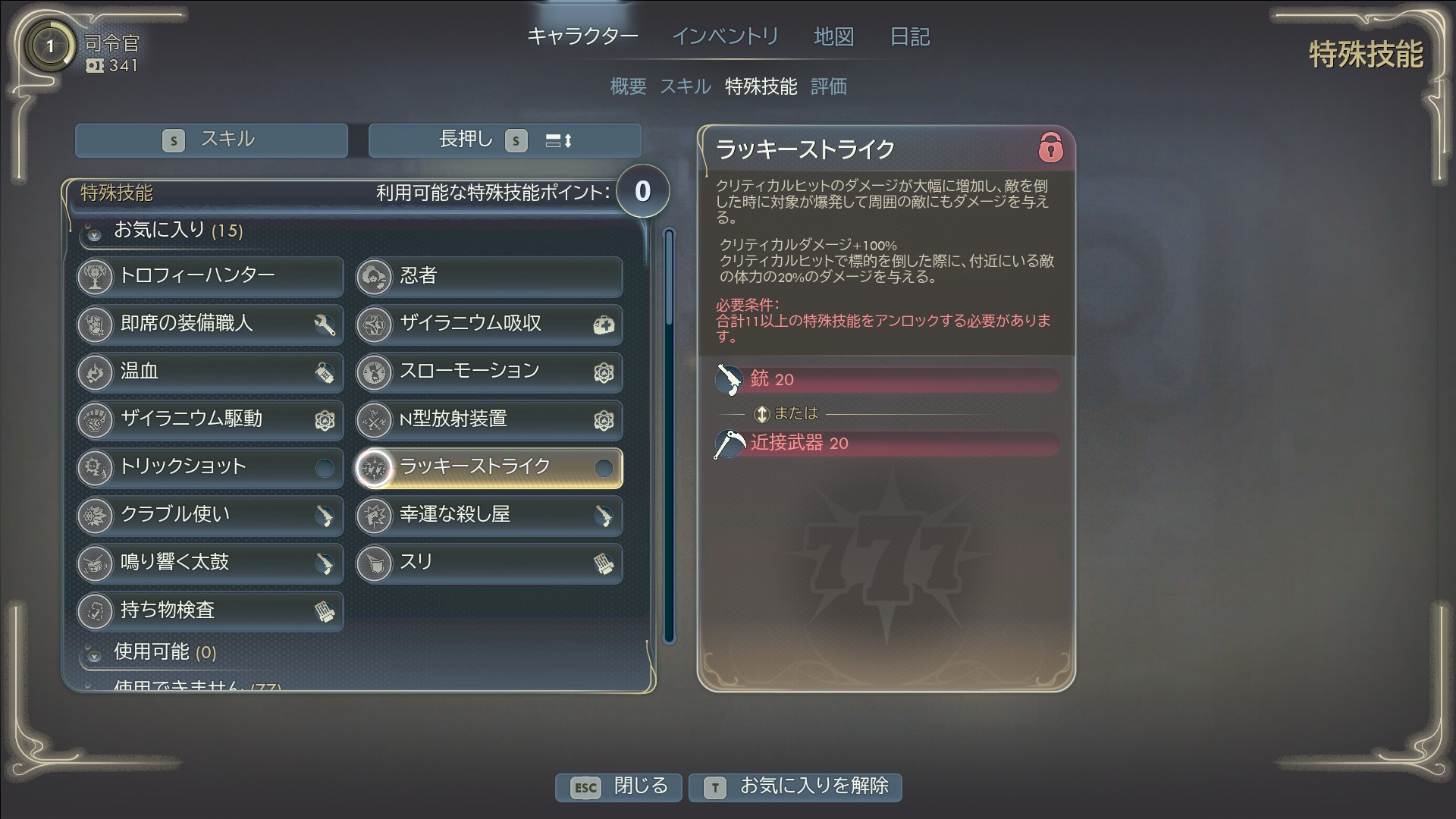Click the 閉じる button
The image size is (1456, 819).
(x=619, y=786)
